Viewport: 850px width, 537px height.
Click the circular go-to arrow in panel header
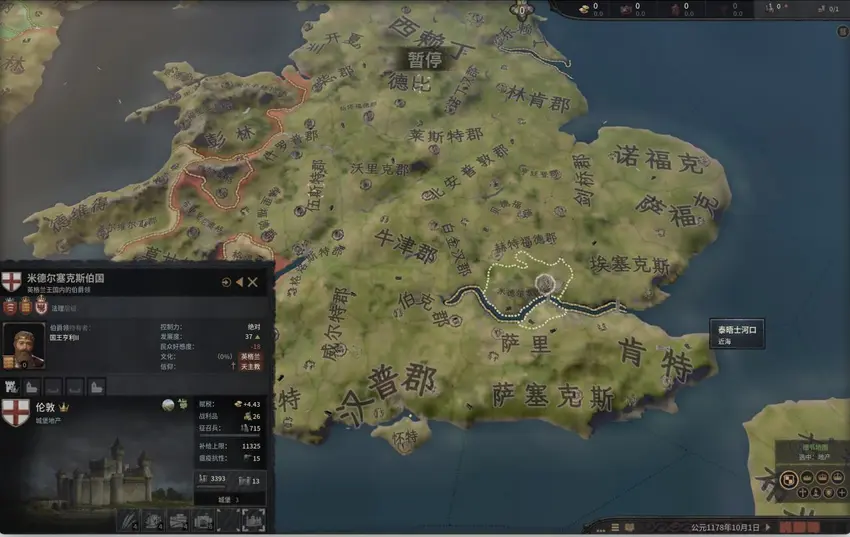(226, 282)
